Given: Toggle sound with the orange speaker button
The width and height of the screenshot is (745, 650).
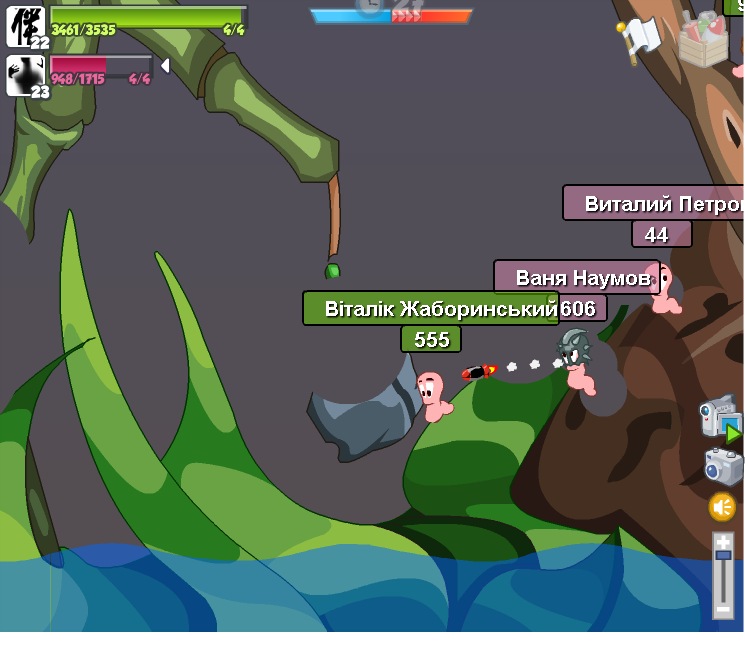Looking at the screenshot, I should tap(722, 507).
